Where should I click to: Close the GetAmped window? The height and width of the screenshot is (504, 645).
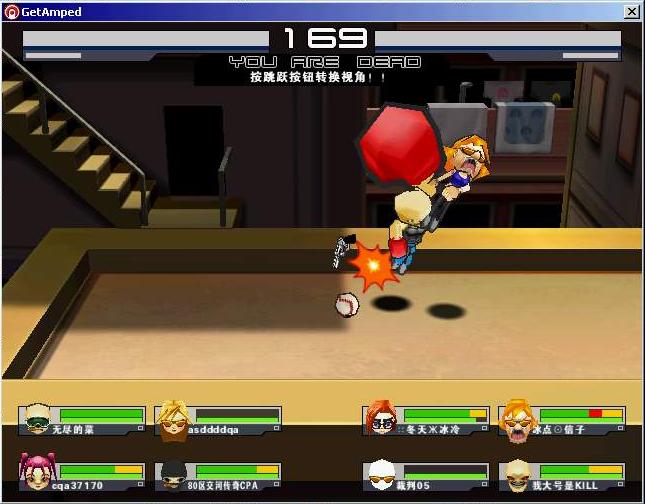631,12
